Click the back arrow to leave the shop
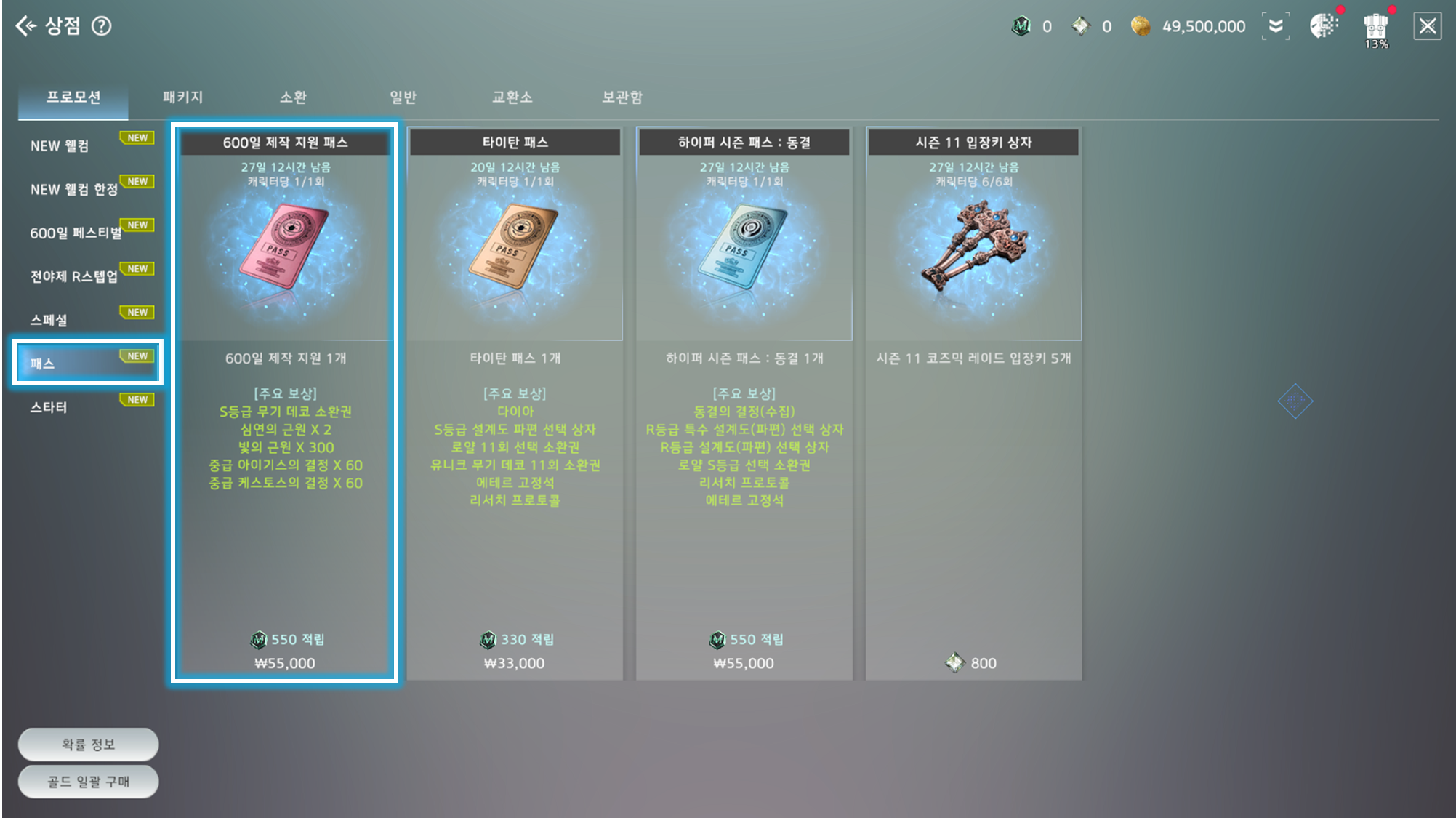 26,26
